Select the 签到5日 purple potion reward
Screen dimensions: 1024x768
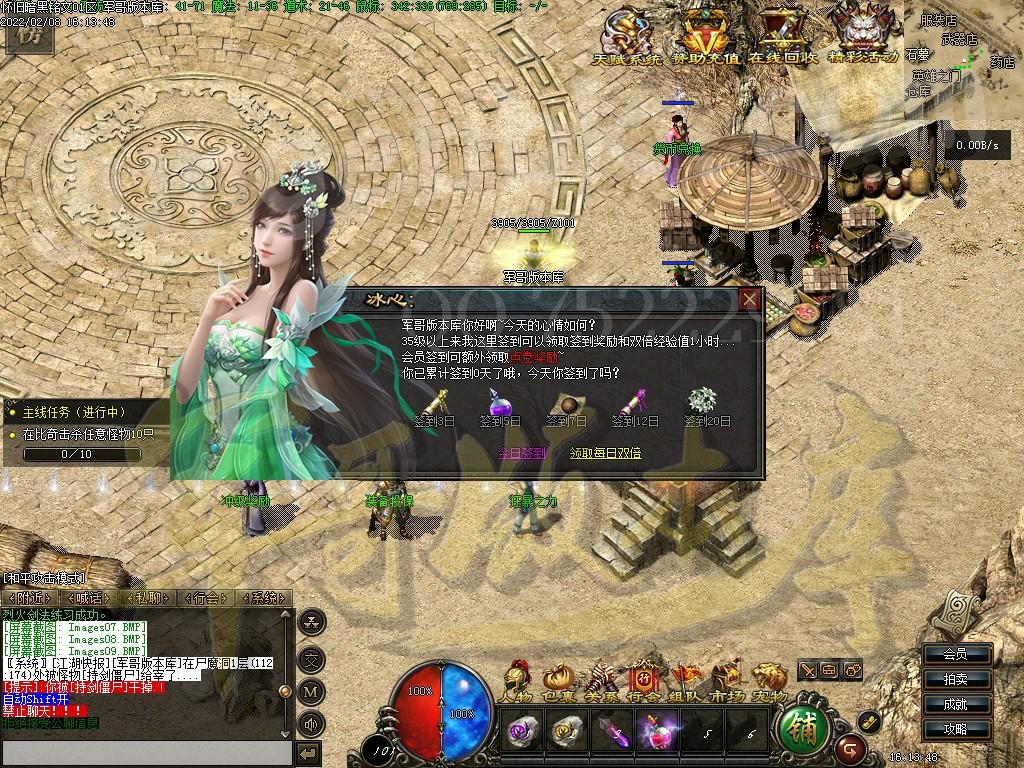pyautogui.click(x=499, y=403)
